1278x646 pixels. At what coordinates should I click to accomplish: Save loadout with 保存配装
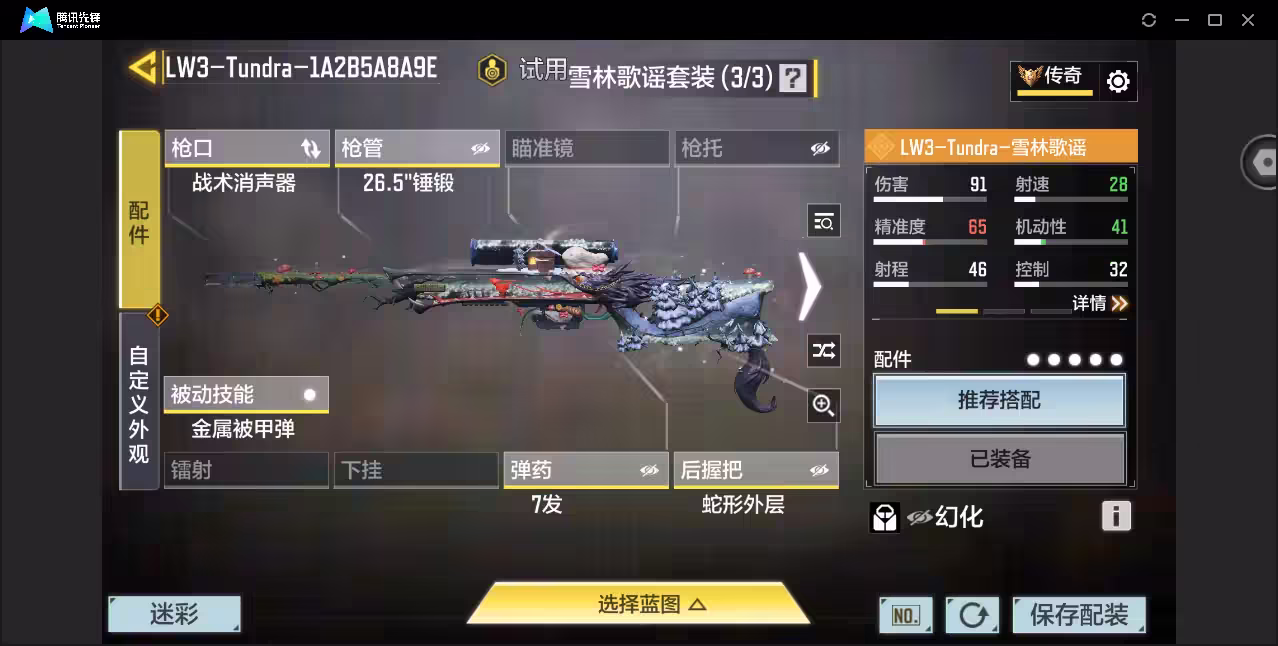1078,615
